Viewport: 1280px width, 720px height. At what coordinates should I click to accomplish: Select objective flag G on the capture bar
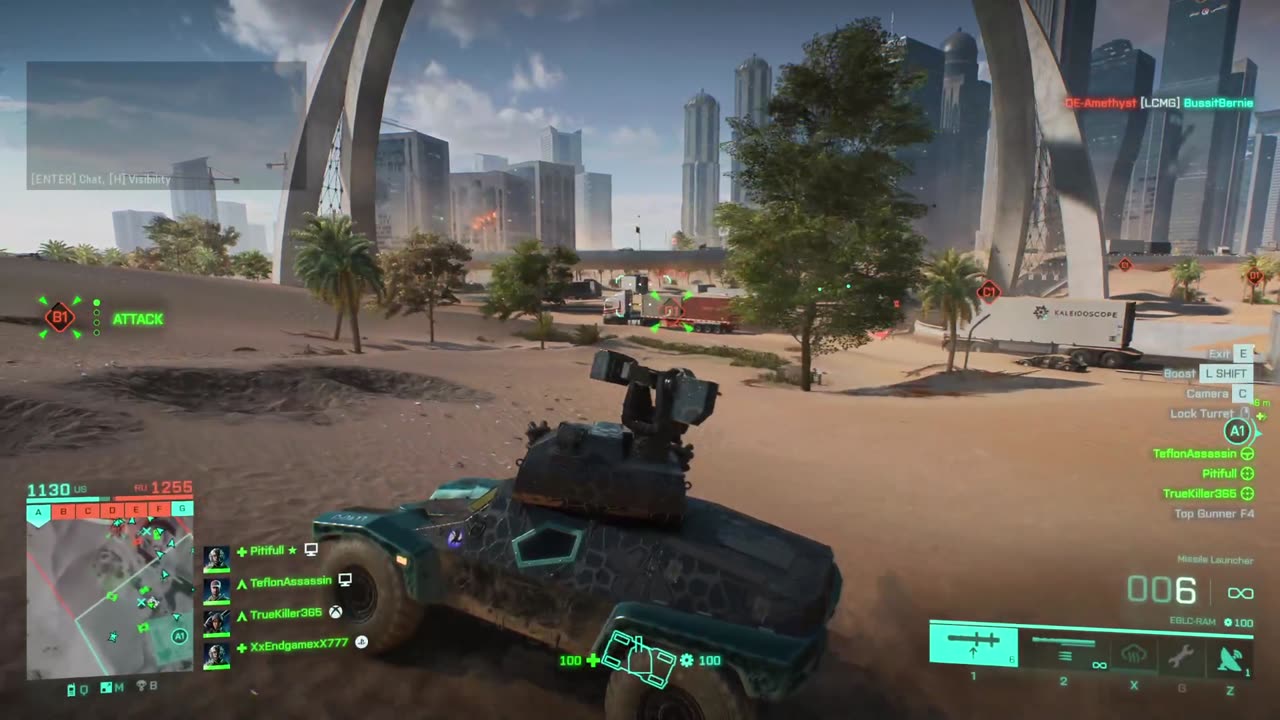coord(181,509)
